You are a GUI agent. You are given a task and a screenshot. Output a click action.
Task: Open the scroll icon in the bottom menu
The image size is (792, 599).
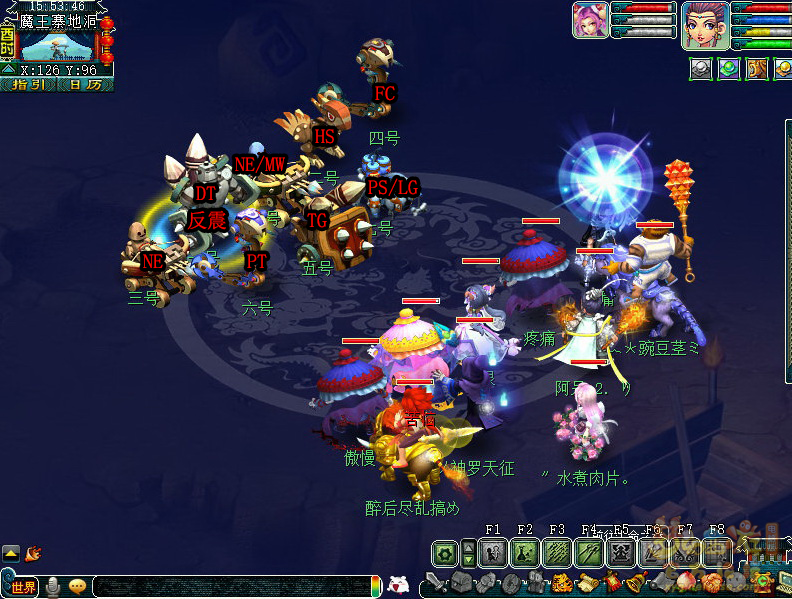(x=586, y=583)
